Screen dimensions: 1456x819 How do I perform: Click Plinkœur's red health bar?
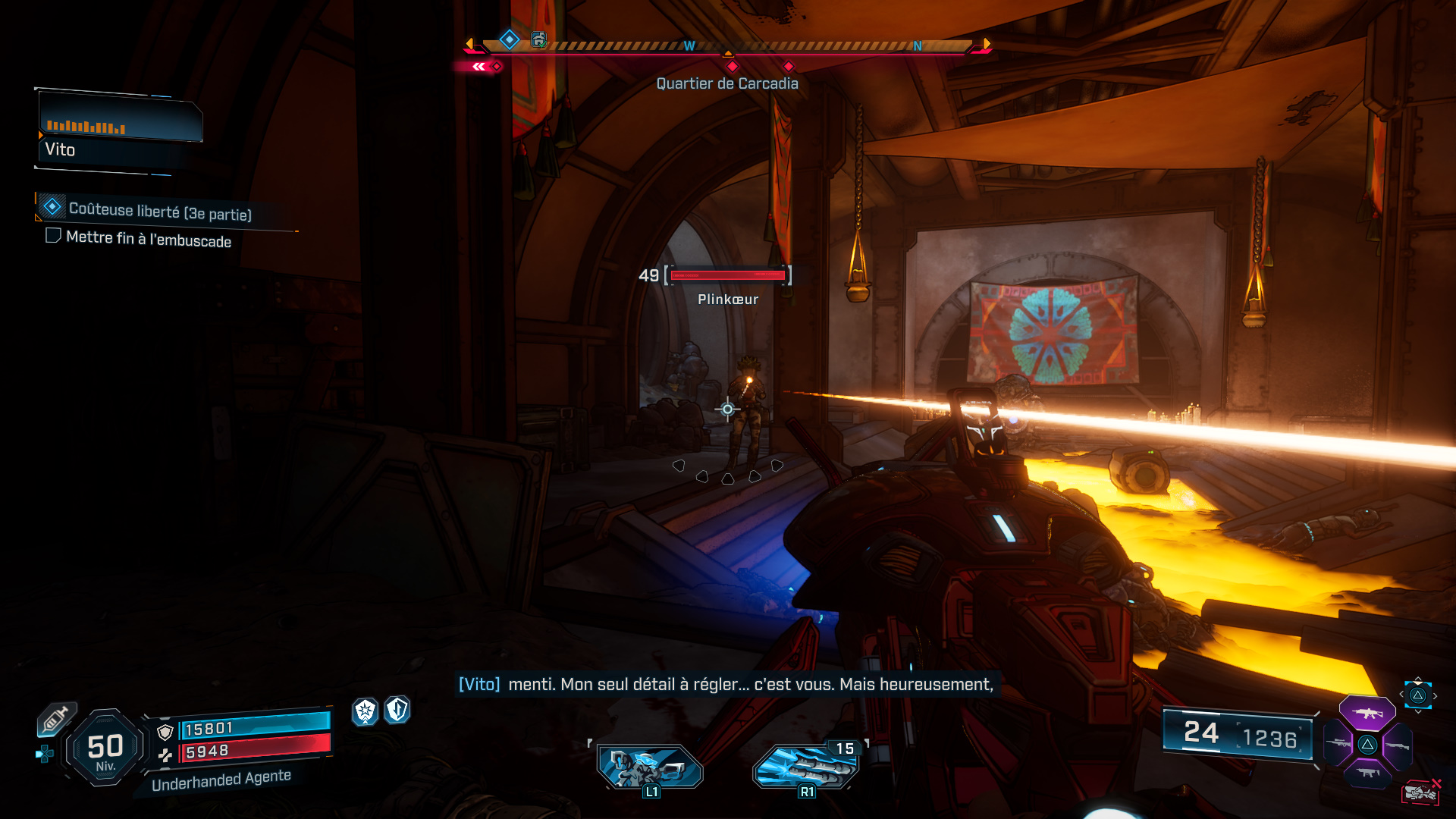(x=727, y=276)
